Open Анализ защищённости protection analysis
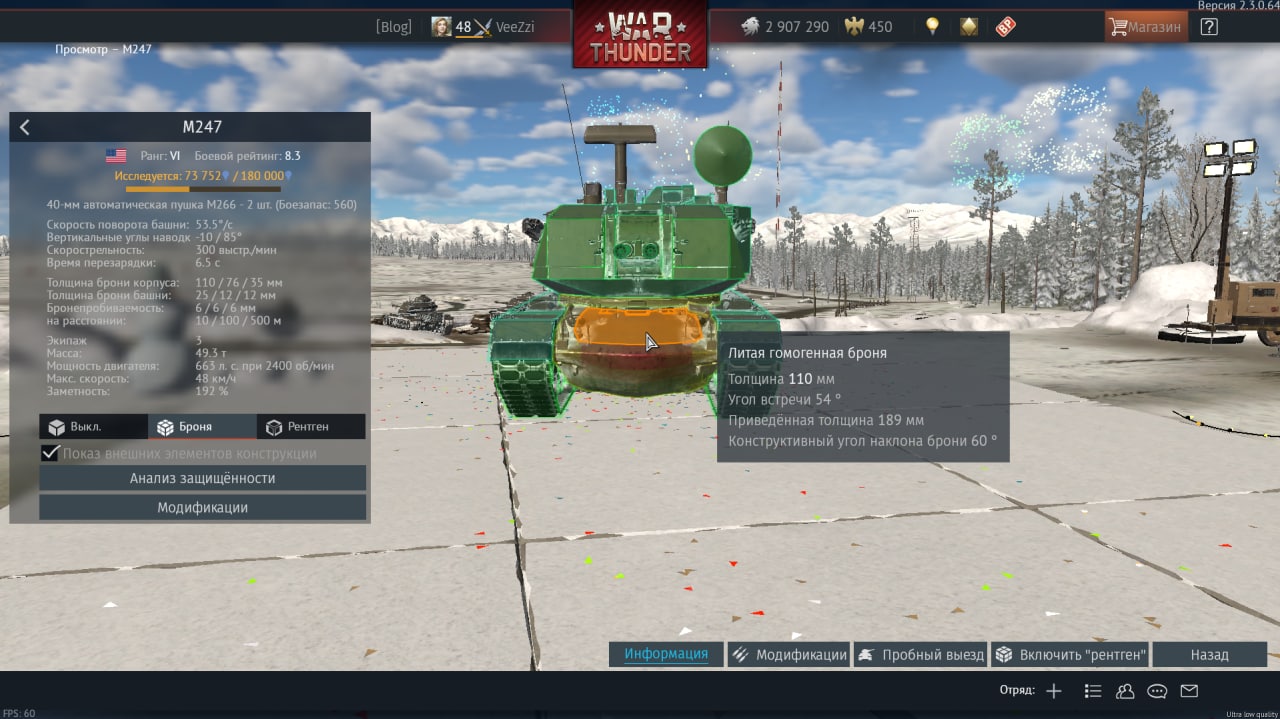This screenshot has width=1280, height=719. (x=202, y=478)
